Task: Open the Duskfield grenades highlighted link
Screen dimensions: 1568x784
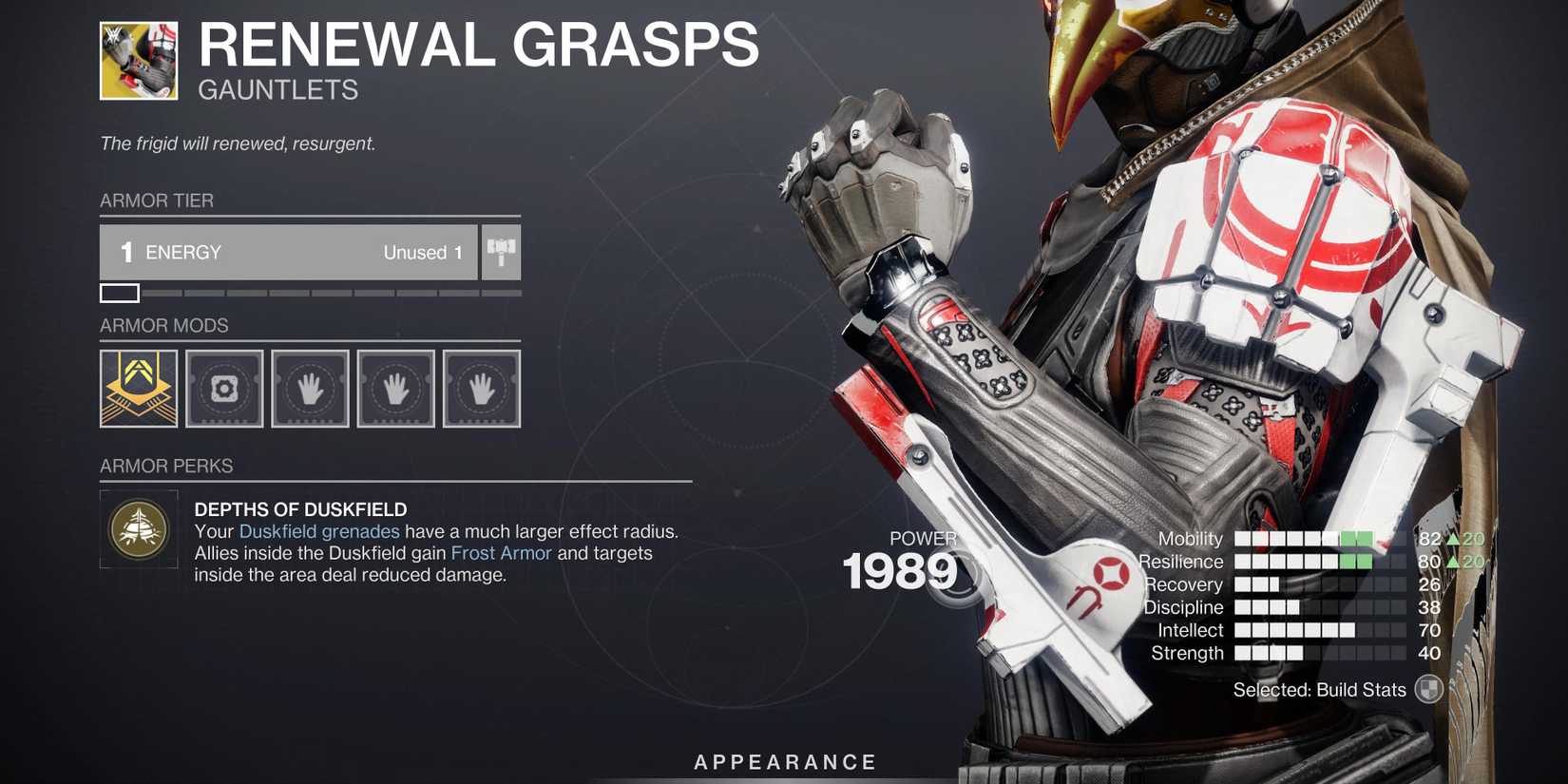Action: point(319,531)
